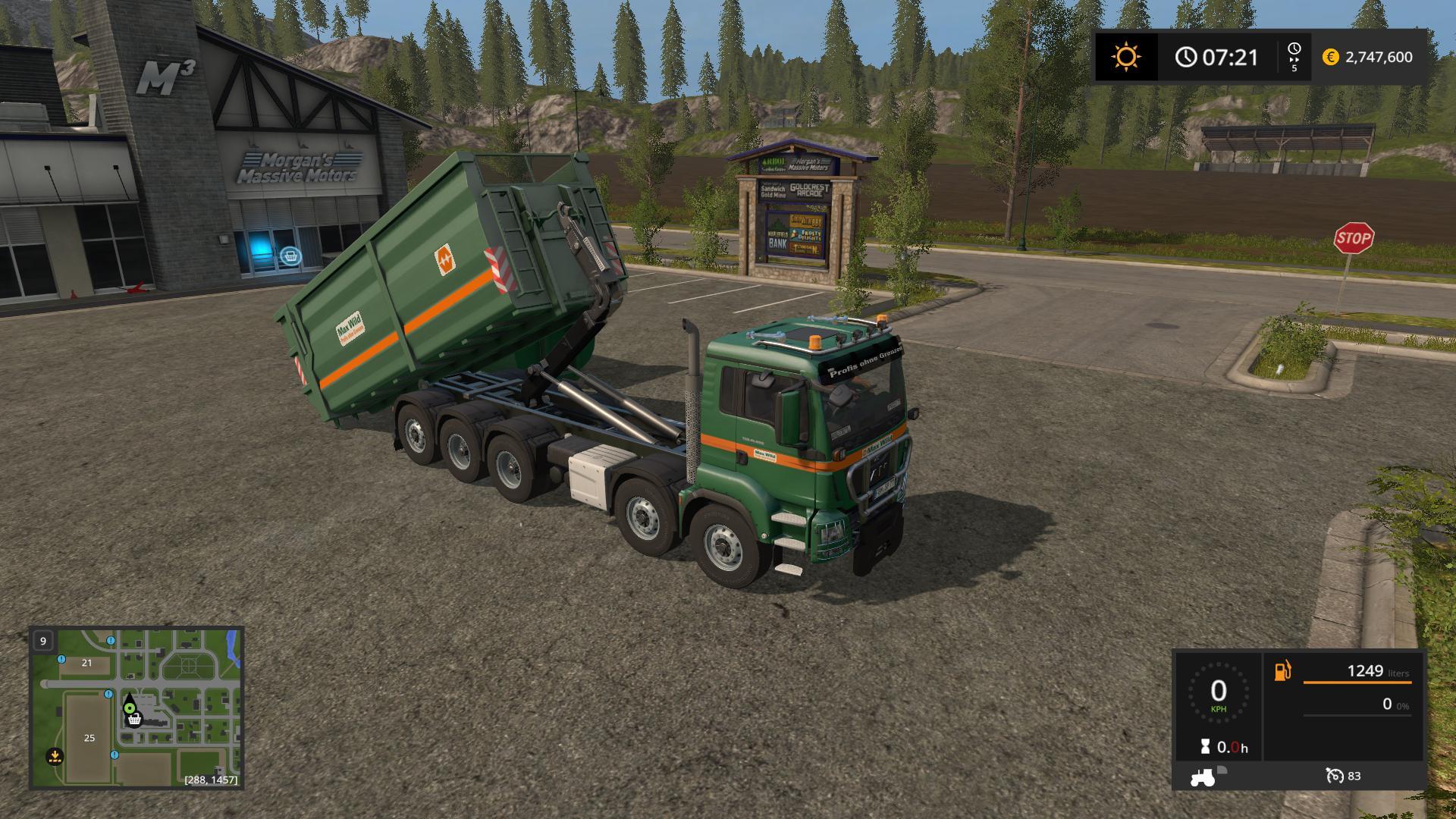Toggle the cruise control speedometer icon
This screenshot has height=819, width=1456.
point(1334,776)
